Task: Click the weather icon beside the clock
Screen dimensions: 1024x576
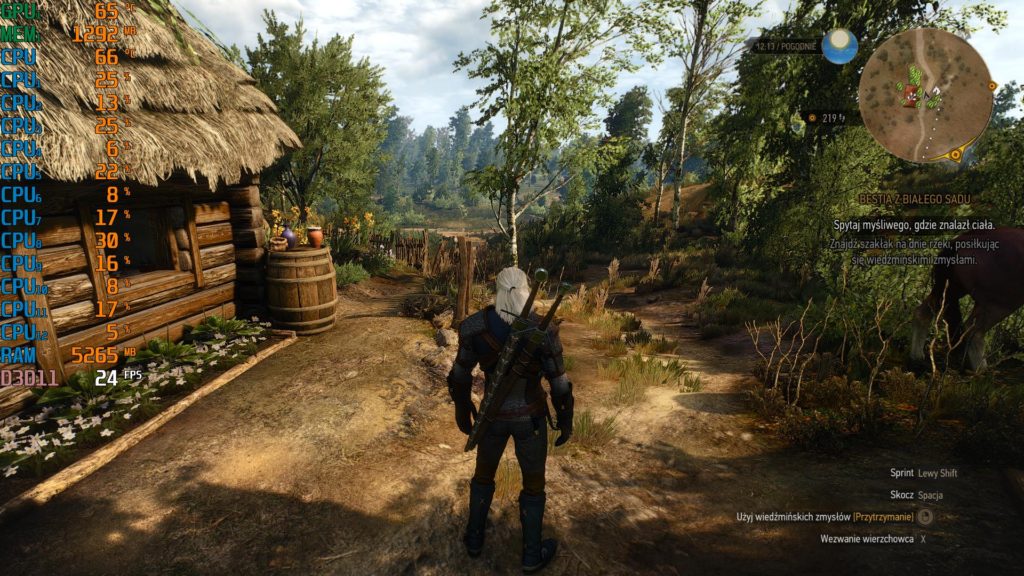Action: click(x=839, y=46)
